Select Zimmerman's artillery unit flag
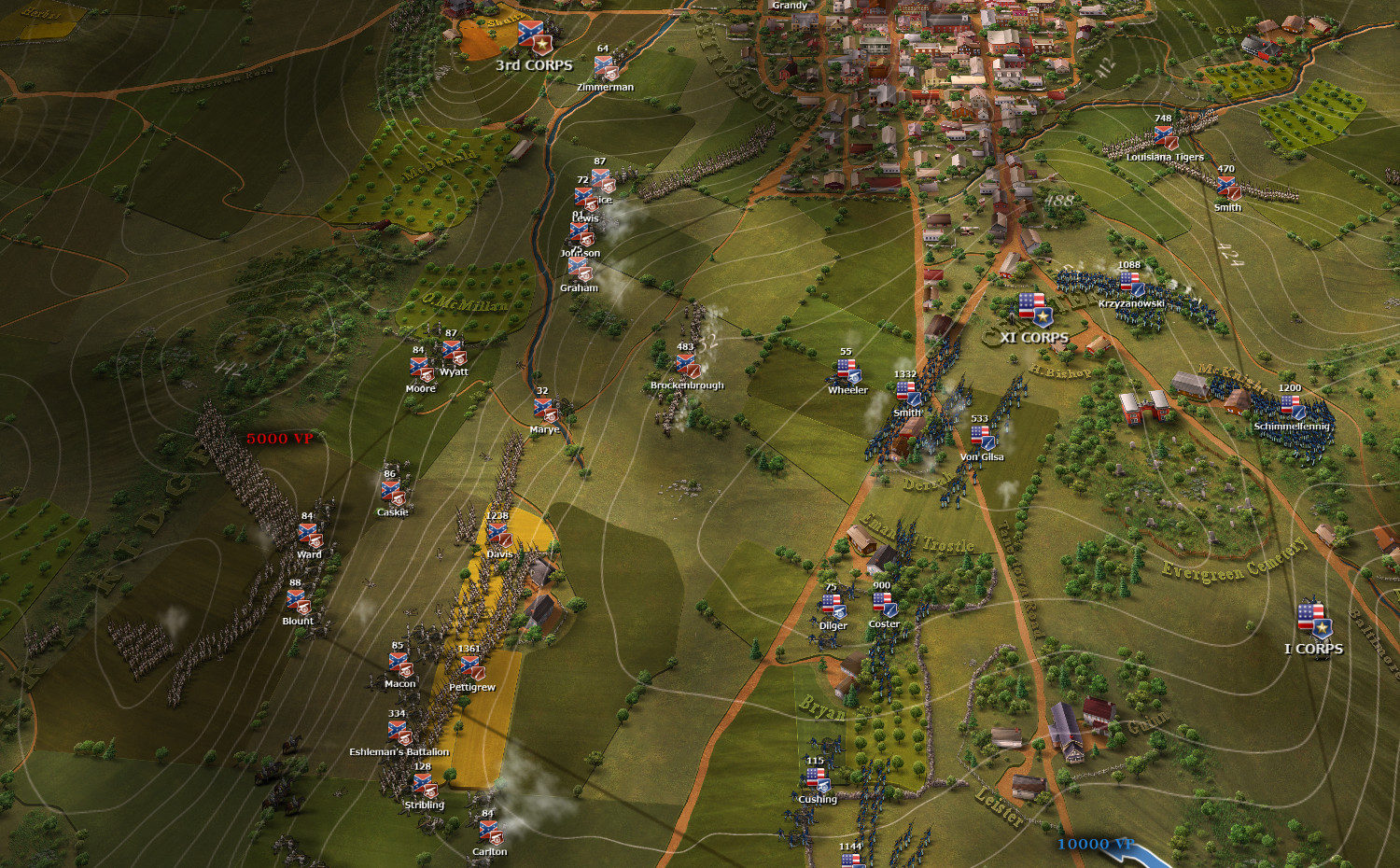This screenshot has width=1400, height=868. coord(605,68)
